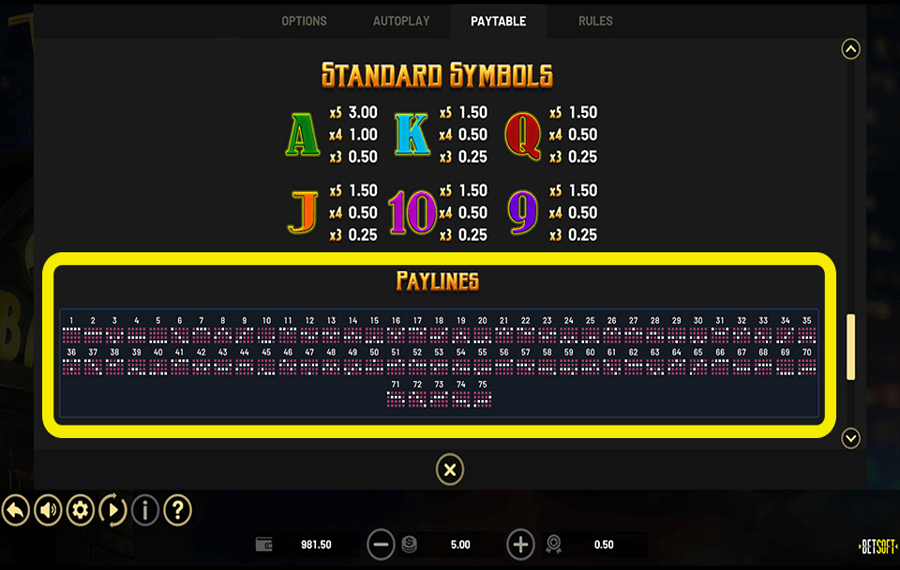
Task: Increase the bet with the plus button
Action: tap(520, 545)
